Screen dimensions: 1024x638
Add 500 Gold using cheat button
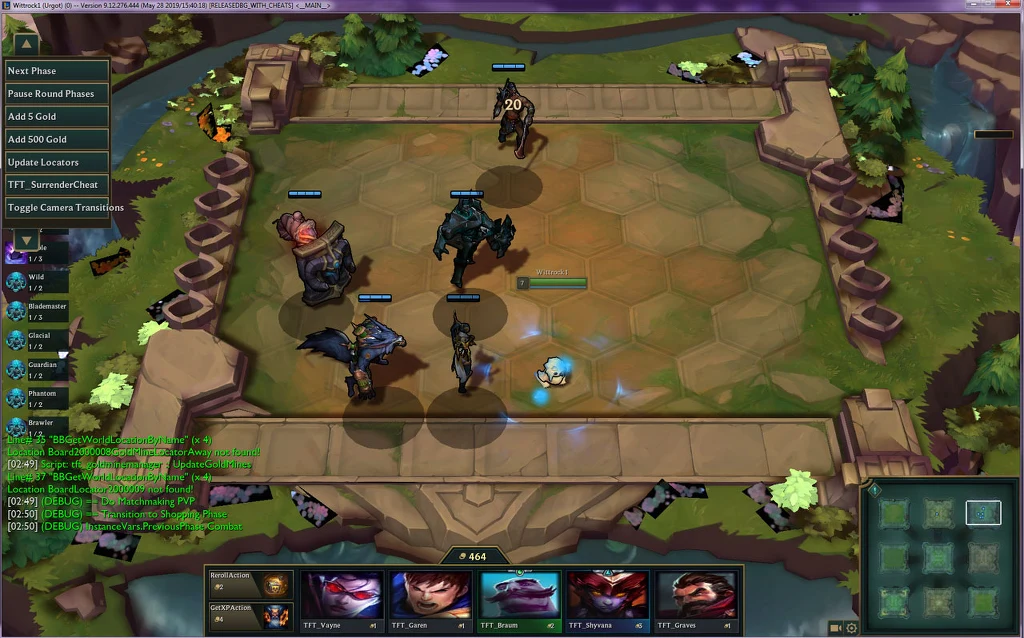point(57,140)
